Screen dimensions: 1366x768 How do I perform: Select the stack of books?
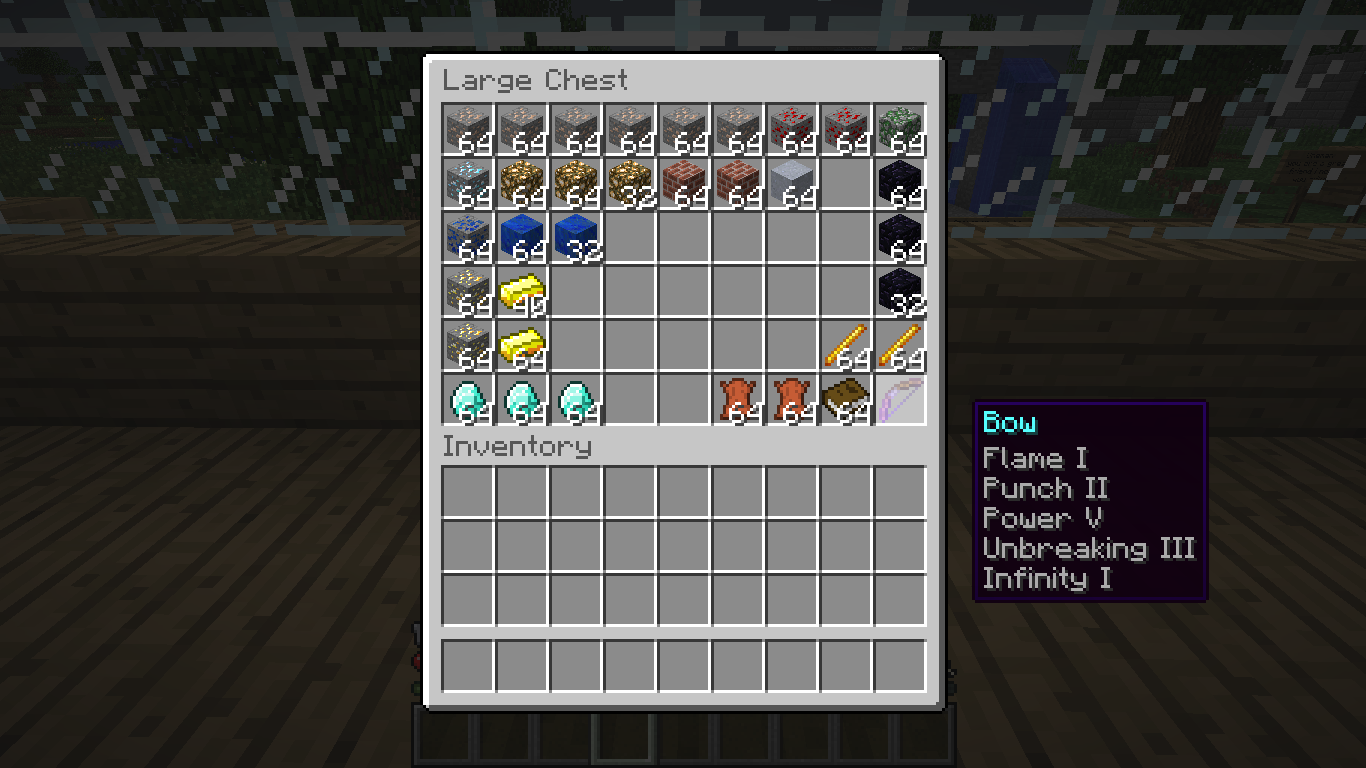(846, 400)
